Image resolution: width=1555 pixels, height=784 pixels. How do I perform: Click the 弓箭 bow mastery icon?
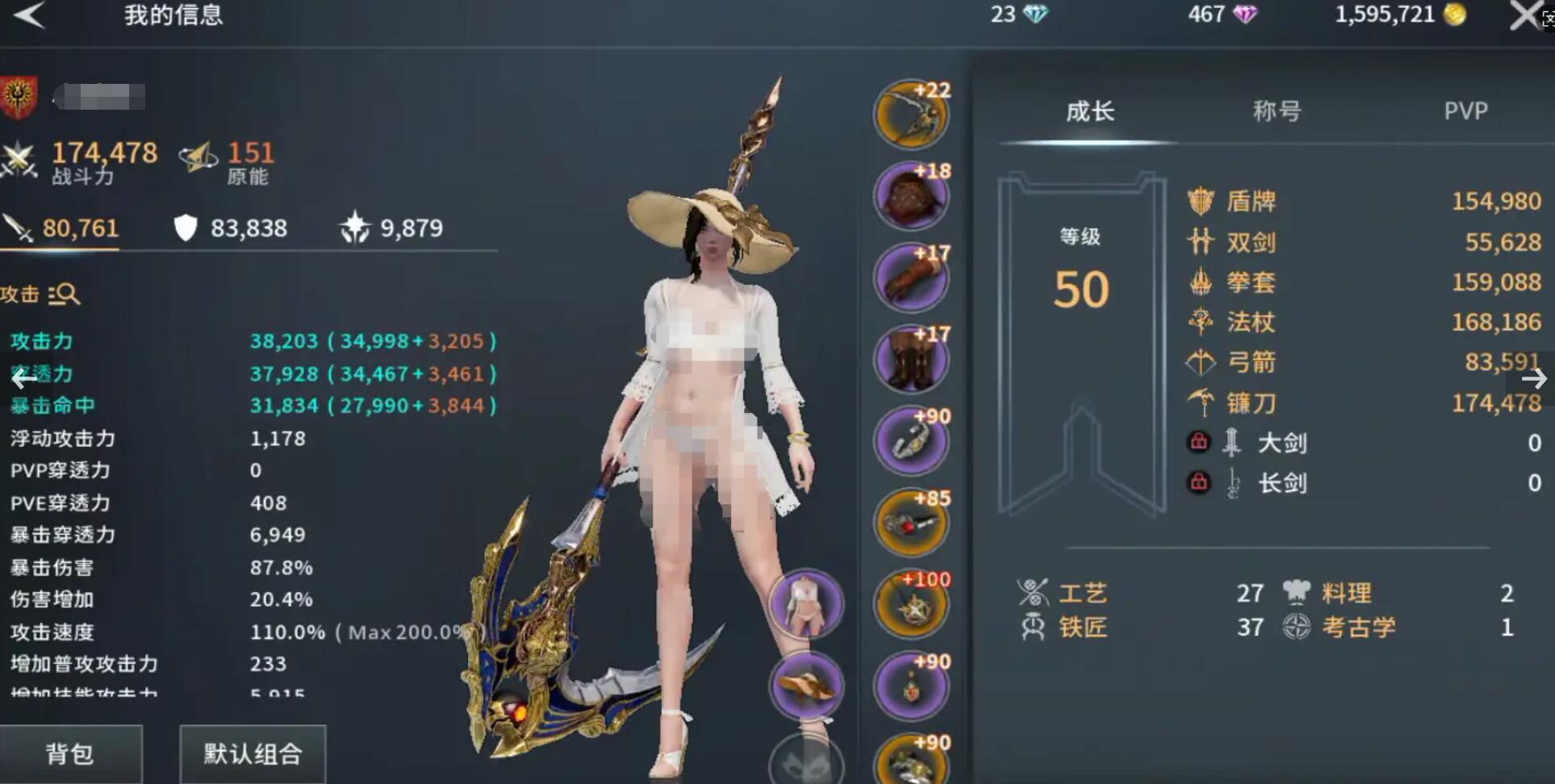click(1202, 363)
